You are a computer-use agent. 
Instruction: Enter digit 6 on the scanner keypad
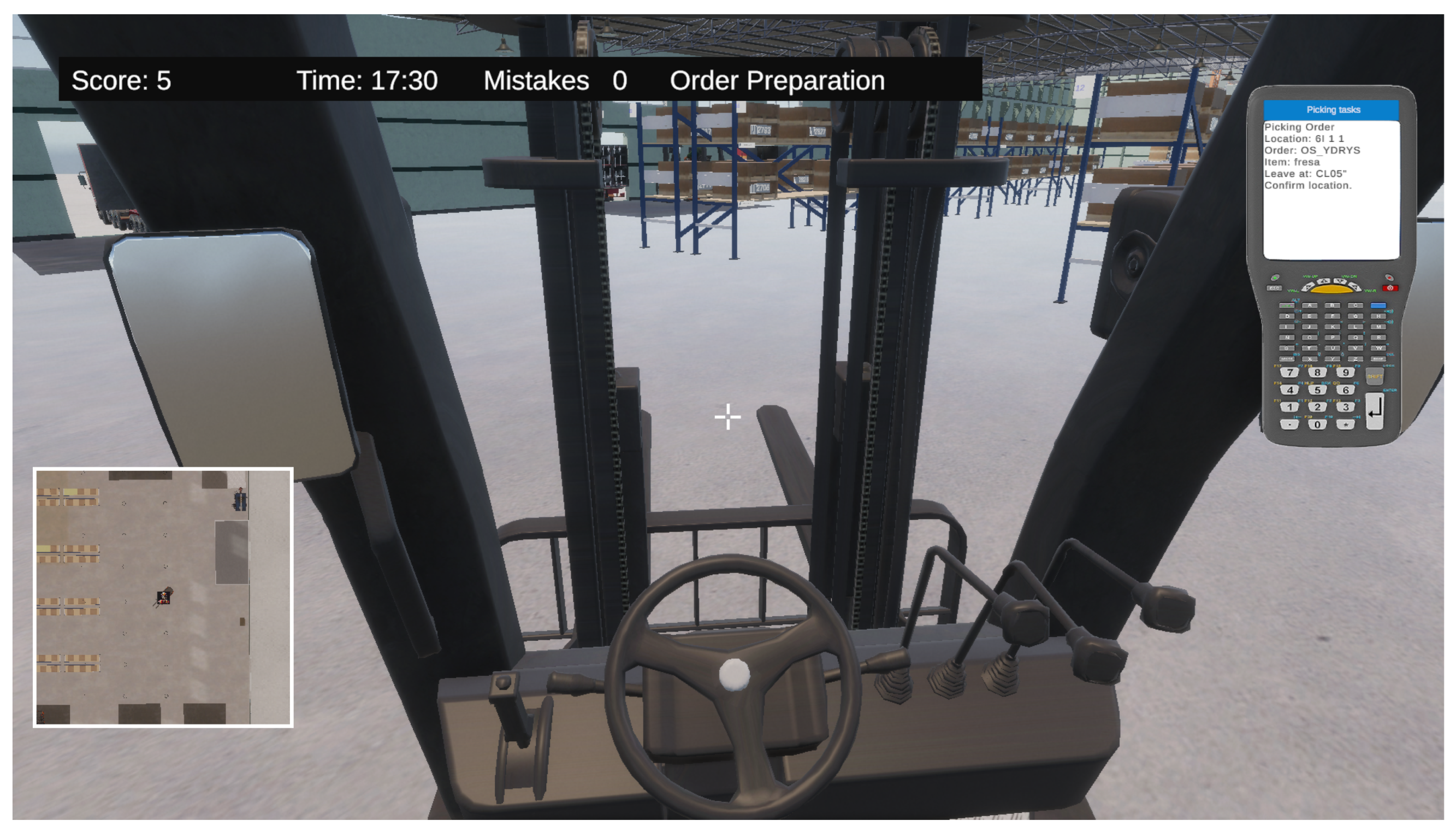tap(1345, 390)
